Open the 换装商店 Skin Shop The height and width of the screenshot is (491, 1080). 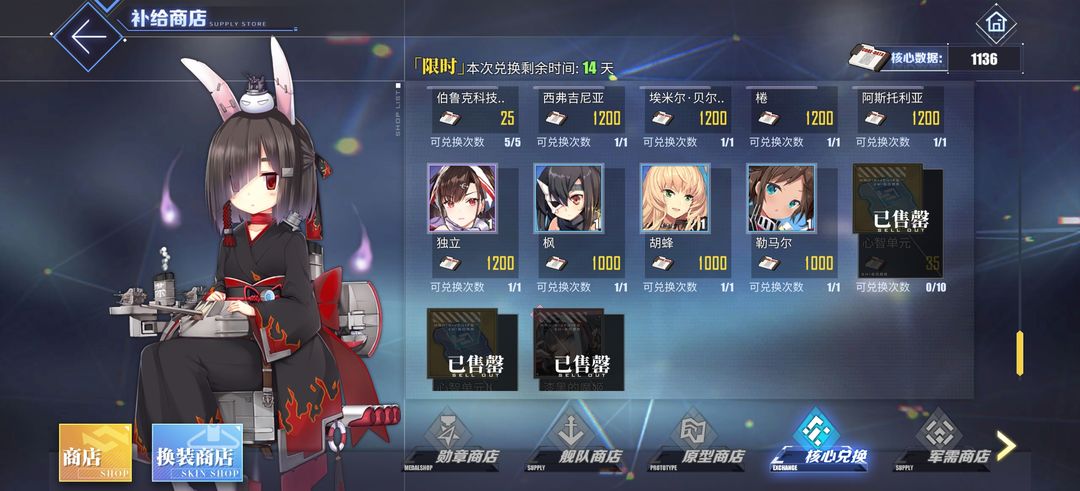(x=197, y=451)
